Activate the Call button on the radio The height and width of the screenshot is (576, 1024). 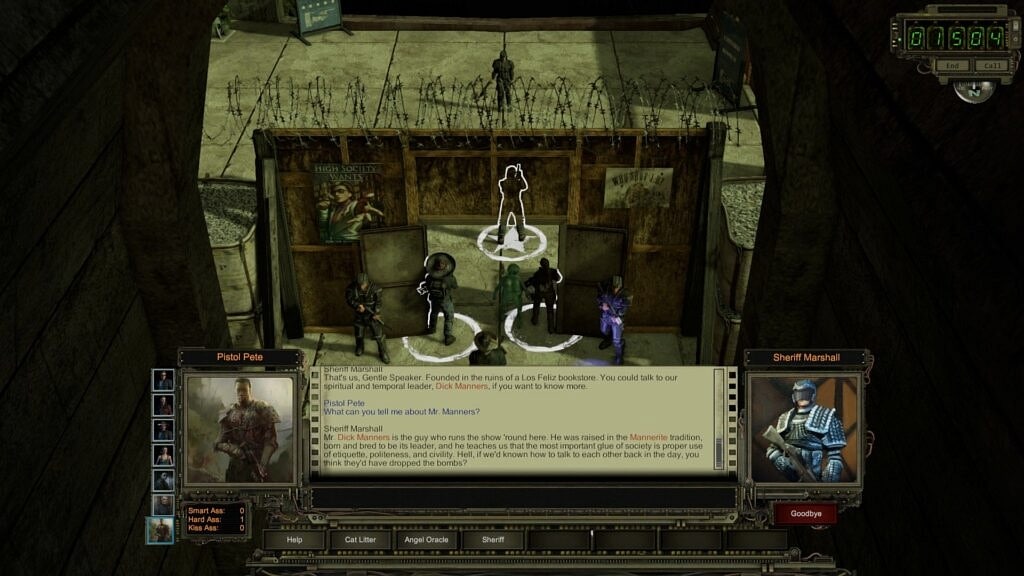[x=991, y=66]
